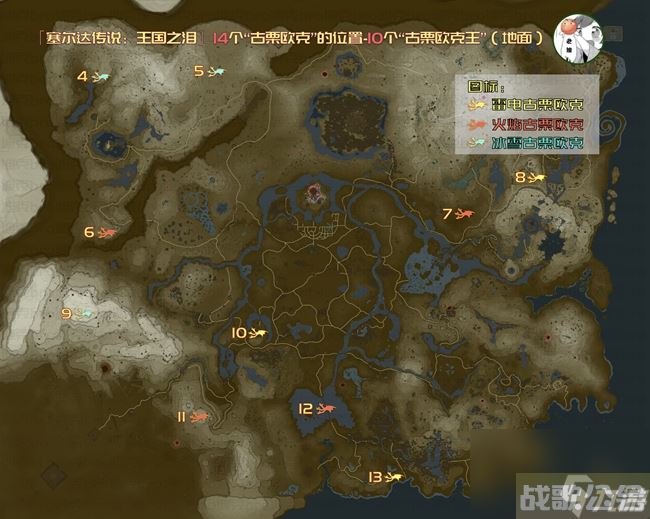The height and width of the screenshot is (519, 650).
Task: Choose Gleeok marker number 11
Action: pos(199,417)
